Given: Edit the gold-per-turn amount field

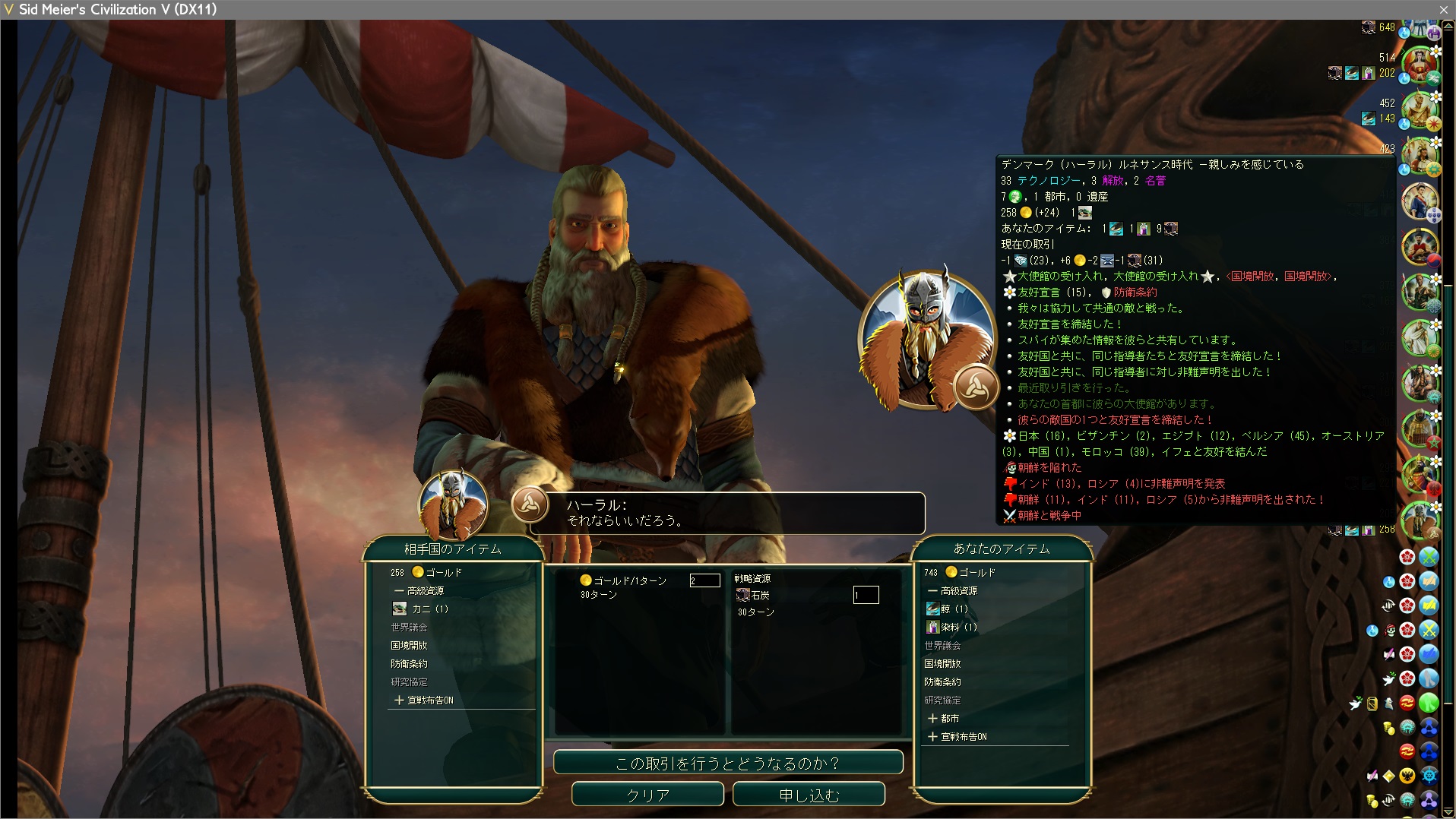Looking at the screenshot, I should (x=704, y=580).
